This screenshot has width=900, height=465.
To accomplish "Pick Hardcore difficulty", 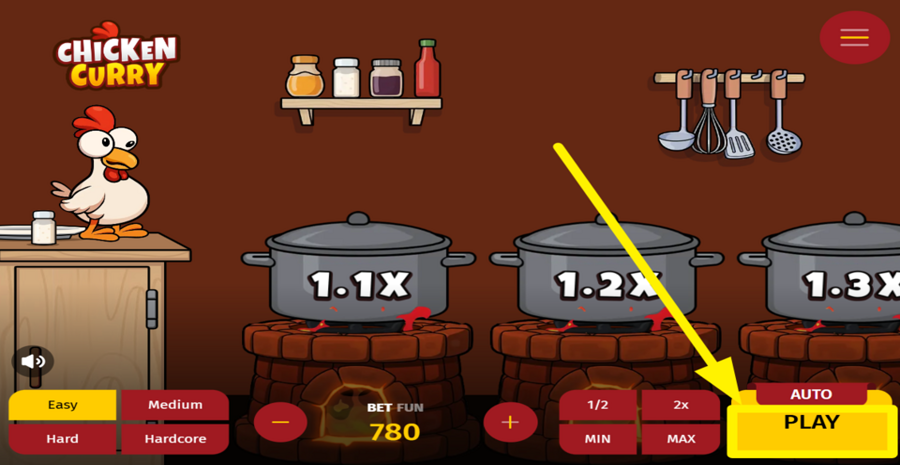I will [x=175, y=438].
